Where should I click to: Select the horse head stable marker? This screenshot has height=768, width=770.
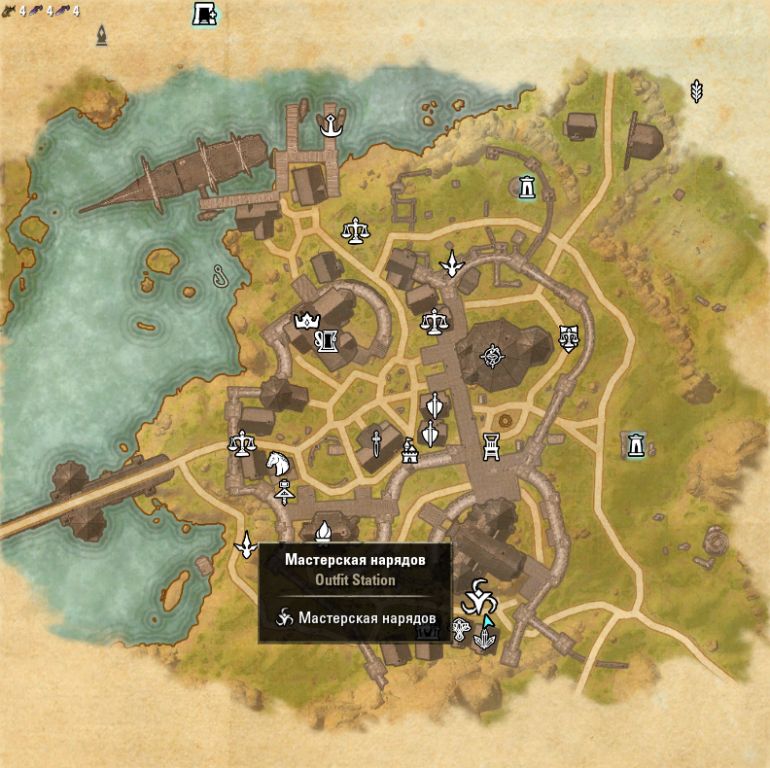point(277,463)
